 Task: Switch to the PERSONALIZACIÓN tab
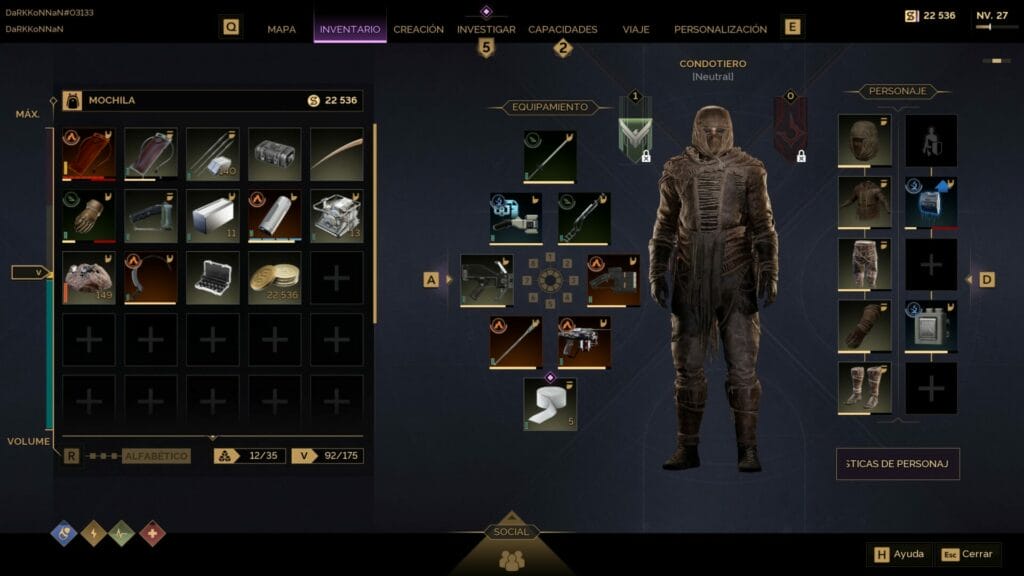pos(720,29)
